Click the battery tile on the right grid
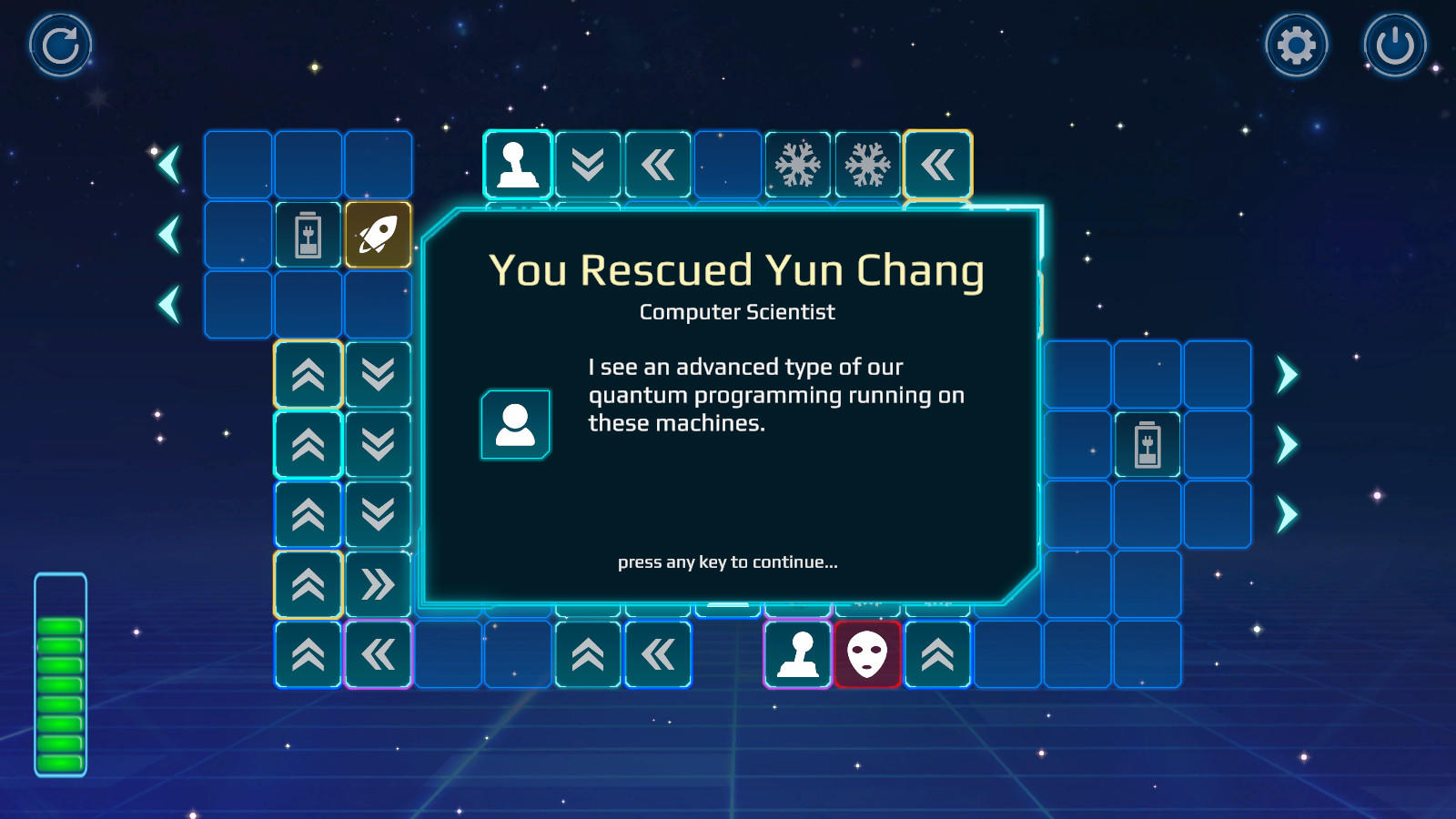This screenshot has height=819, width=1456. (x=1148, y=445)
